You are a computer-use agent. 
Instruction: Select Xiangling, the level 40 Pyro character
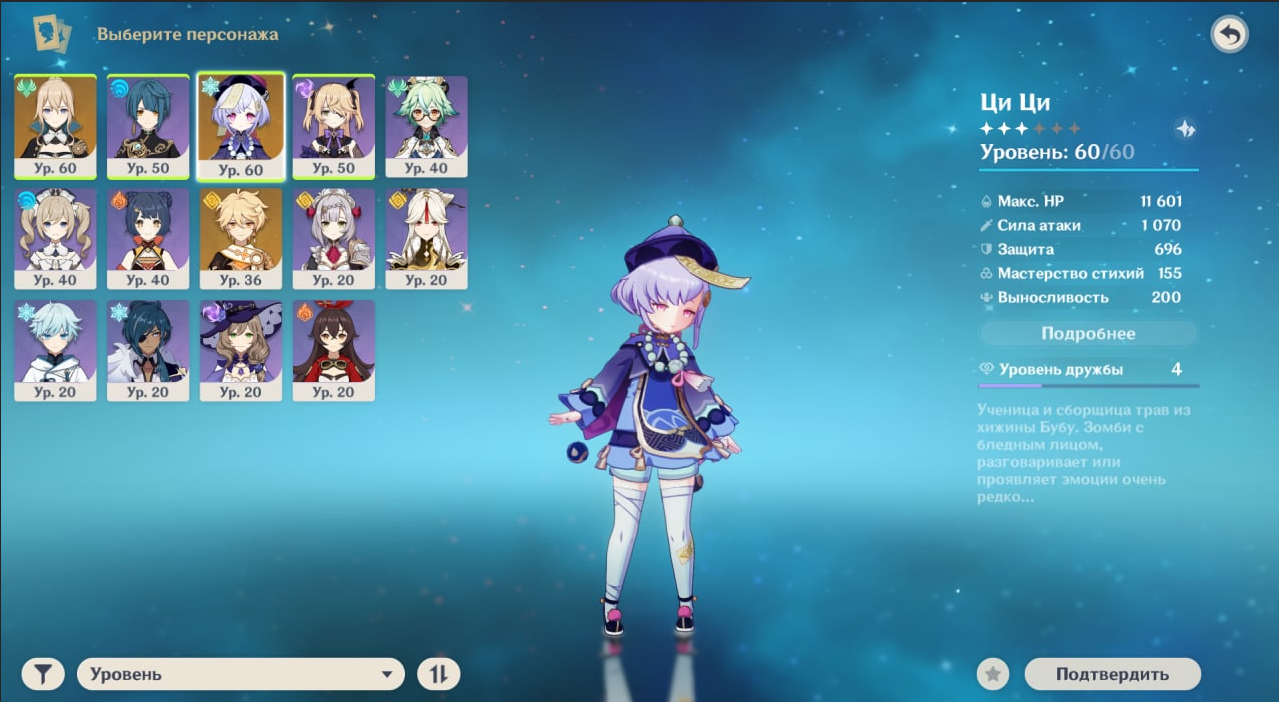[148, 237]
